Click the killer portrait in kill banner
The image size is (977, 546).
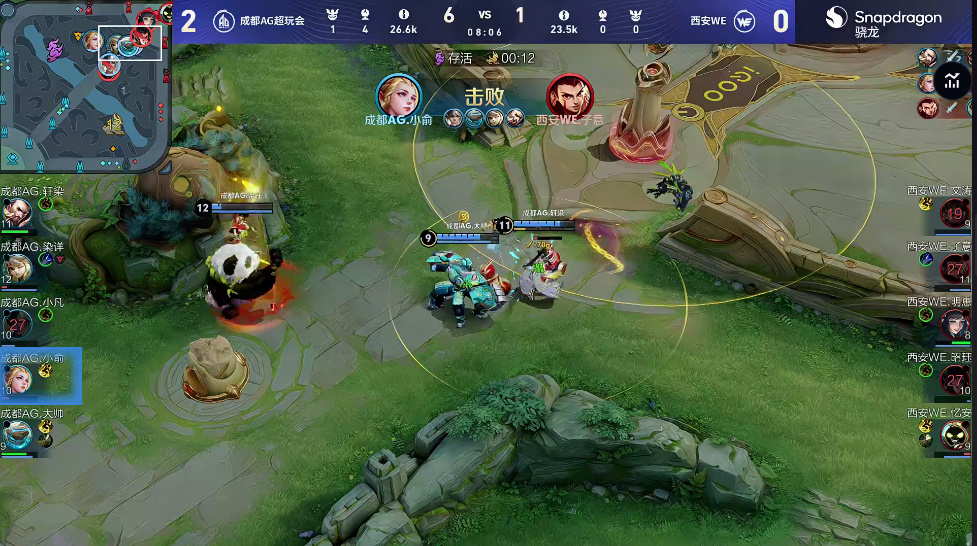[398, 96]
